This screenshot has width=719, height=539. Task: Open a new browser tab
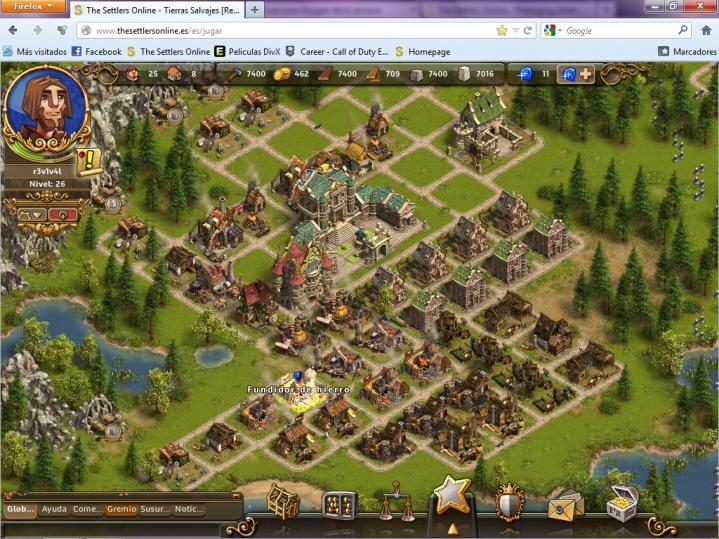256,10
